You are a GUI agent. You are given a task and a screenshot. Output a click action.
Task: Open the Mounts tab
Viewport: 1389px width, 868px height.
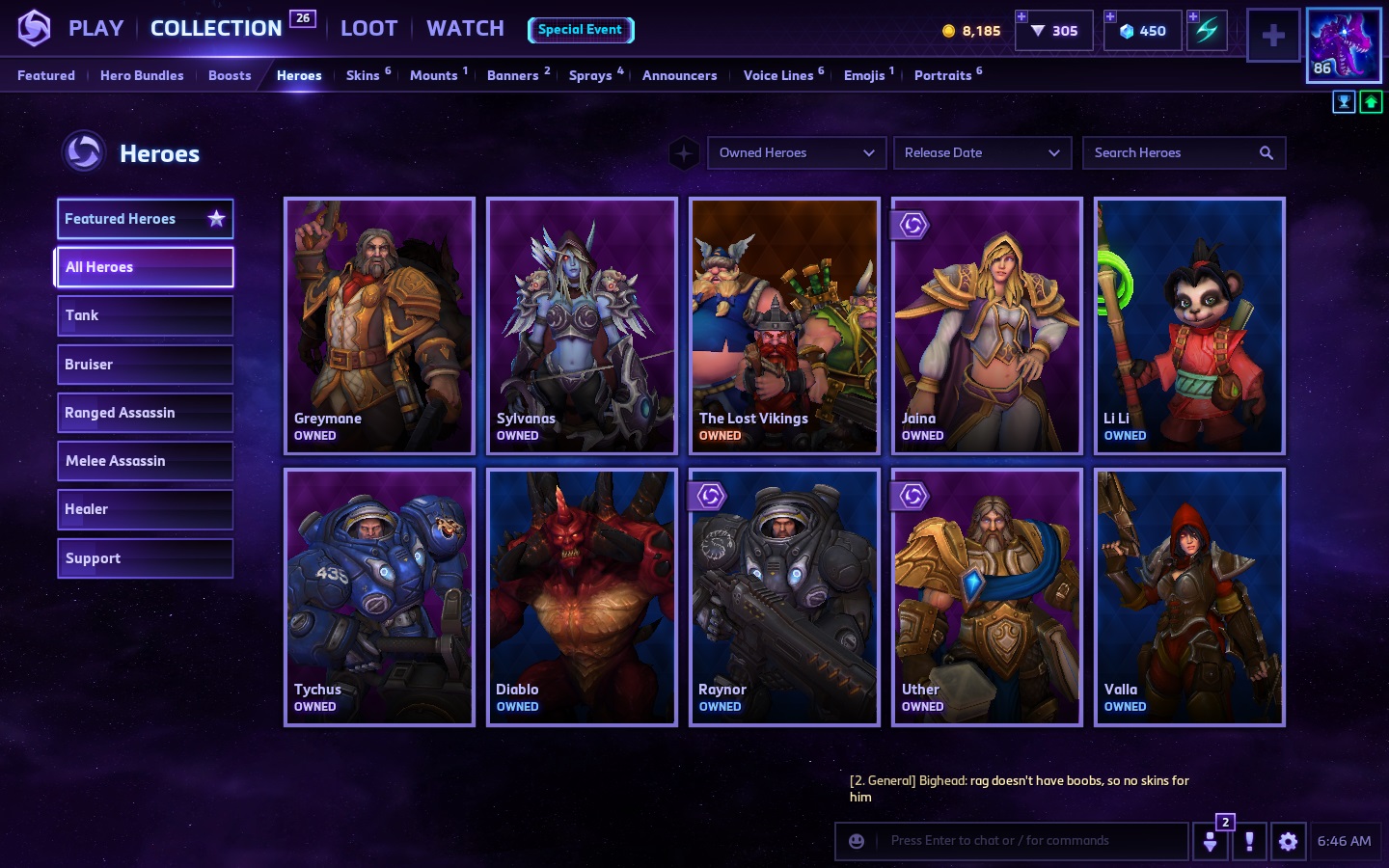tap(433, 75)
